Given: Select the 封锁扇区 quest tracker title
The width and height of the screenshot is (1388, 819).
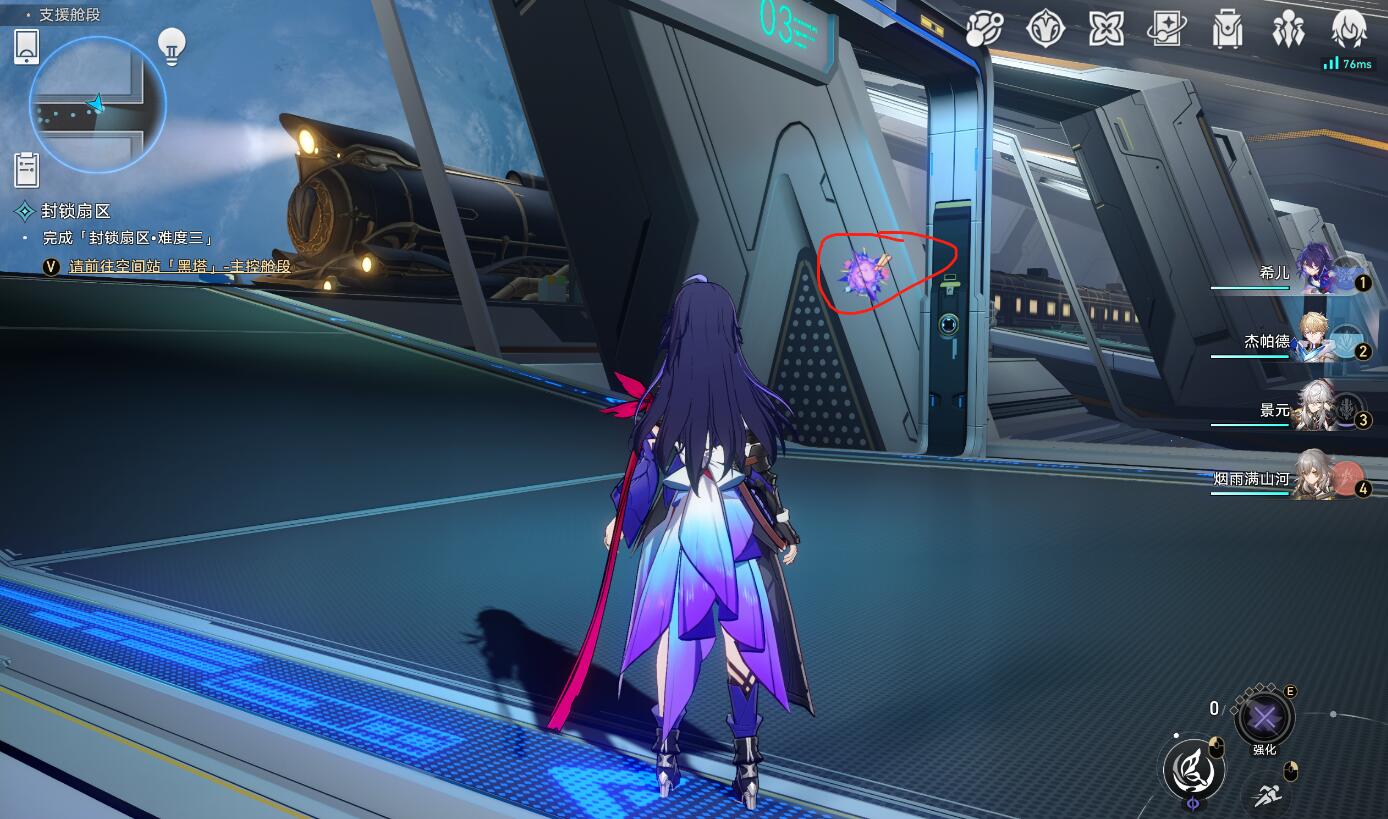Looking at the screenshot, I should point(75,211).
